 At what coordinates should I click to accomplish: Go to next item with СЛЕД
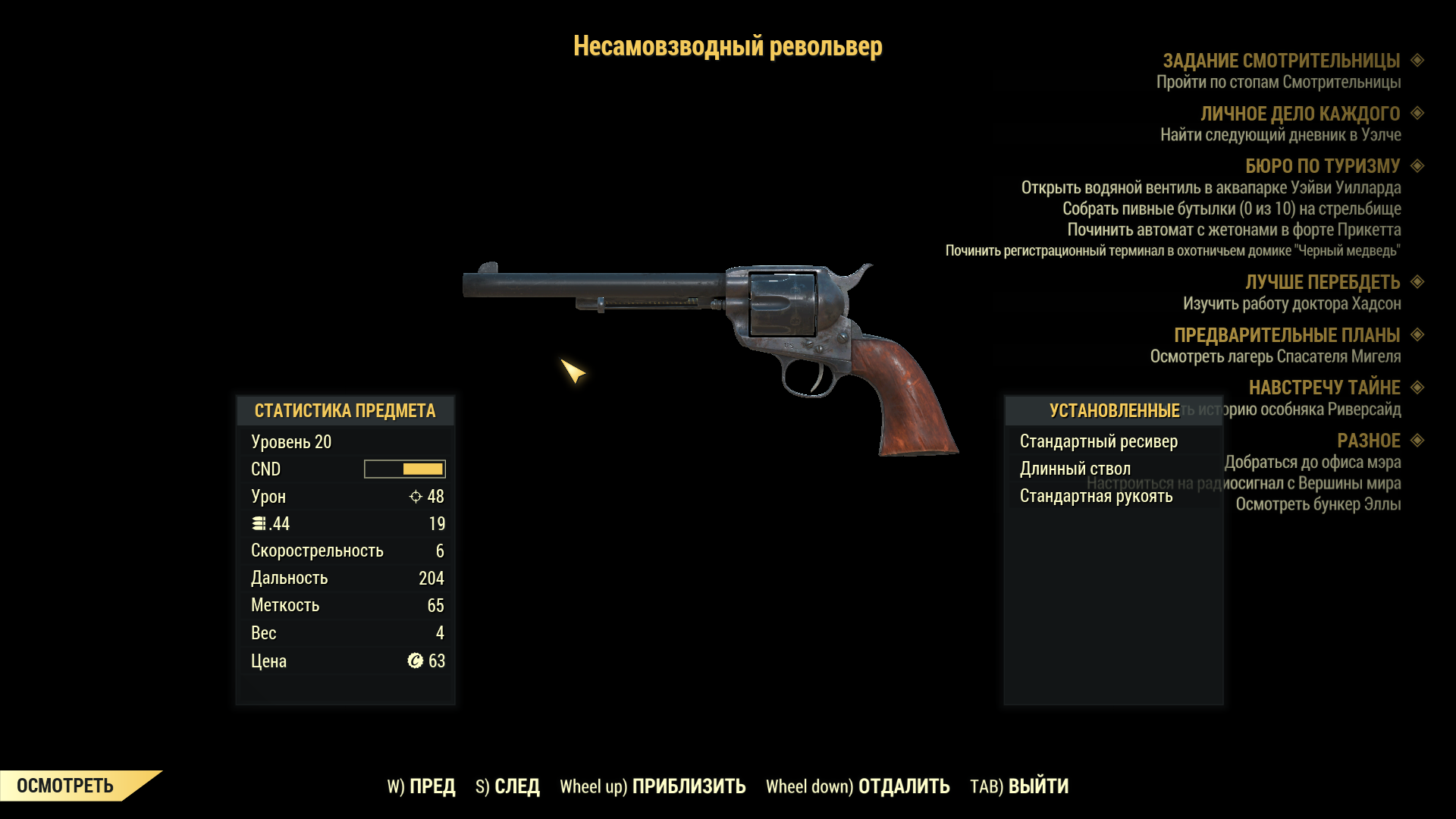(x=507, y=786)
